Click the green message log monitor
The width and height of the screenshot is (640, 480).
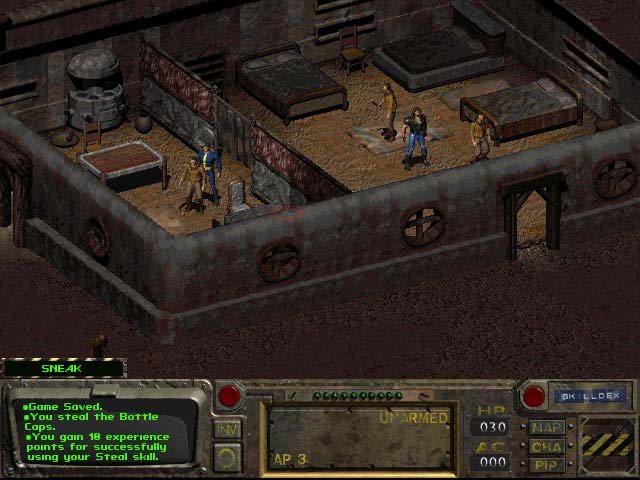106,433
